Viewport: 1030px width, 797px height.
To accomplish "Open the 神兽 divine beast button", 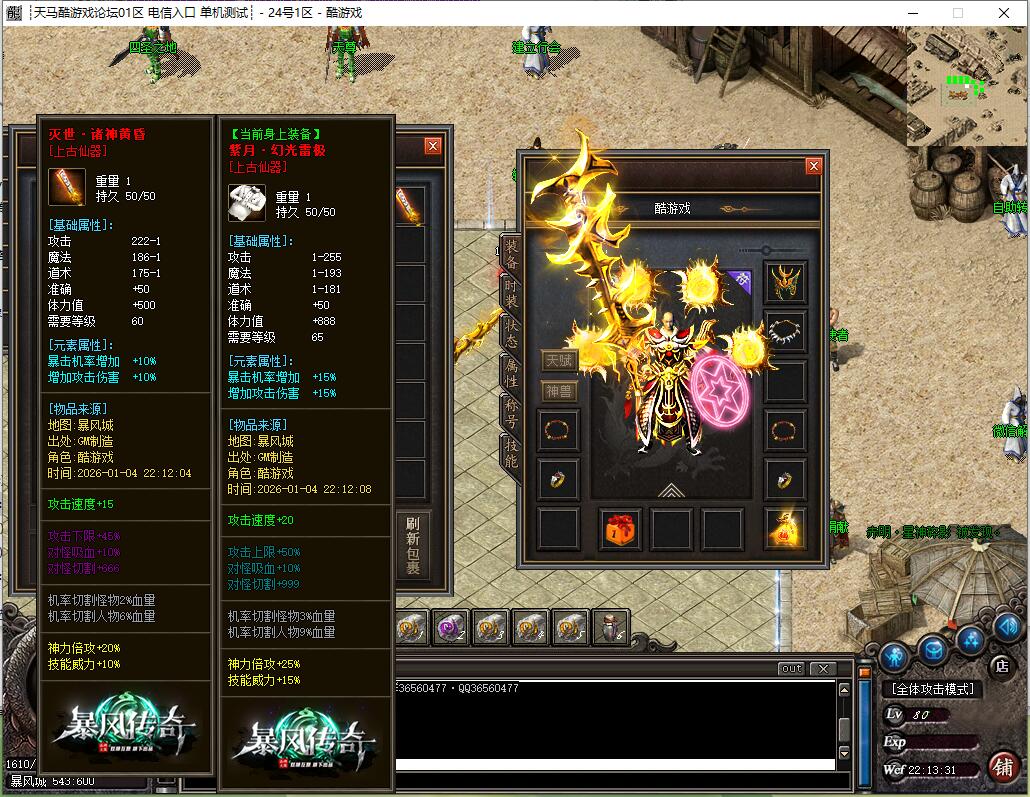I will tap(559, 391).
